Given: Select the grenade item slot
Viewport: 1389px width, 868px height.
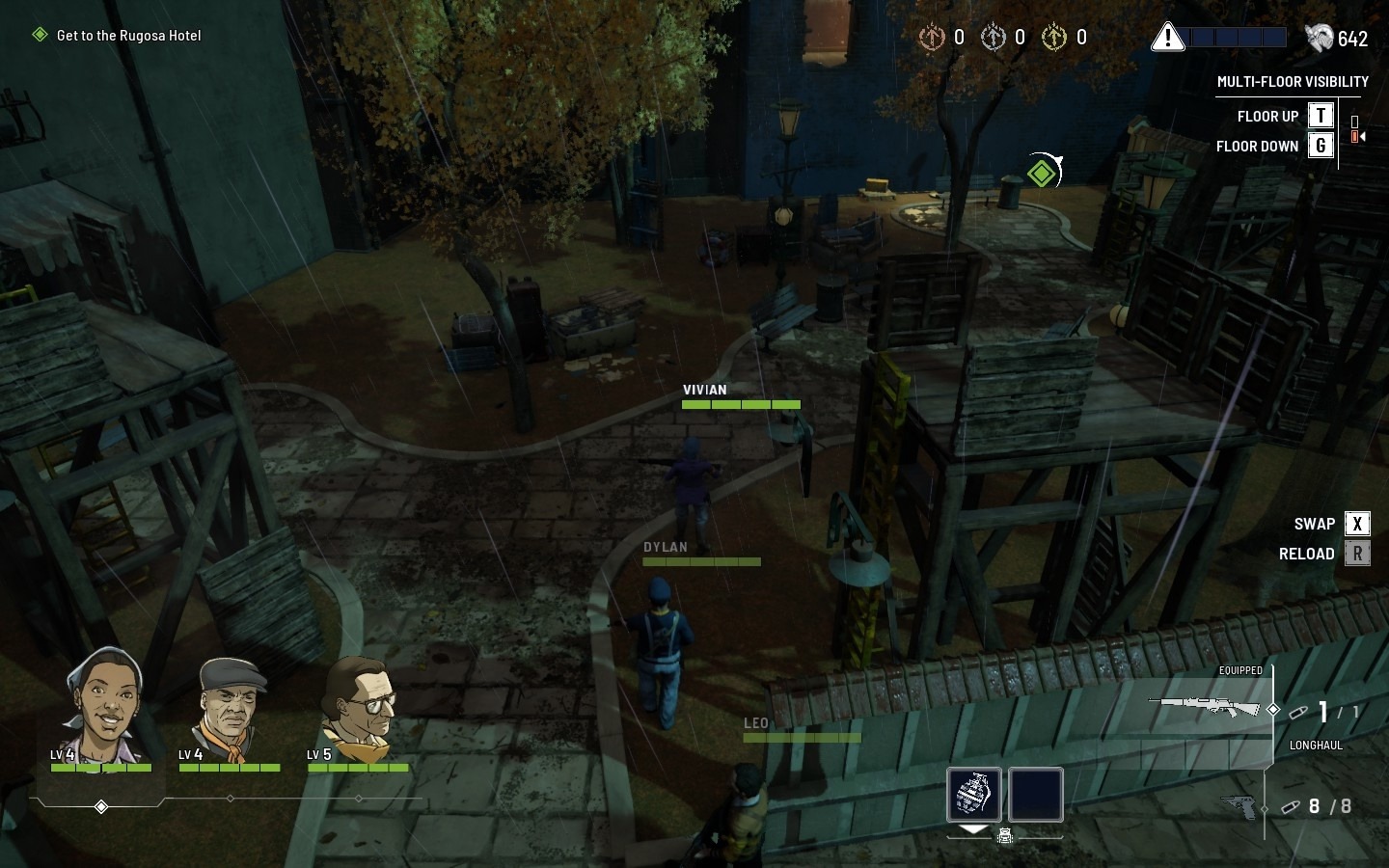Looking at the screenshot, I should [x=973, y=795].
